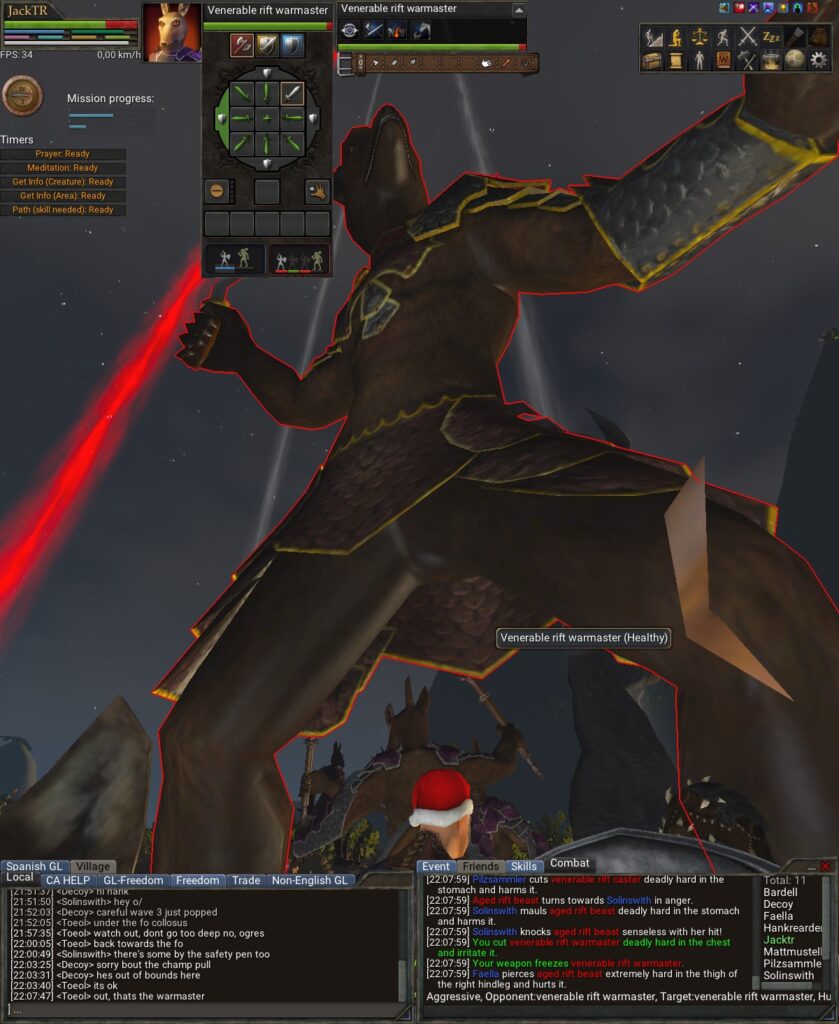Switch to the Village chat tab

(x=93, y=867)
